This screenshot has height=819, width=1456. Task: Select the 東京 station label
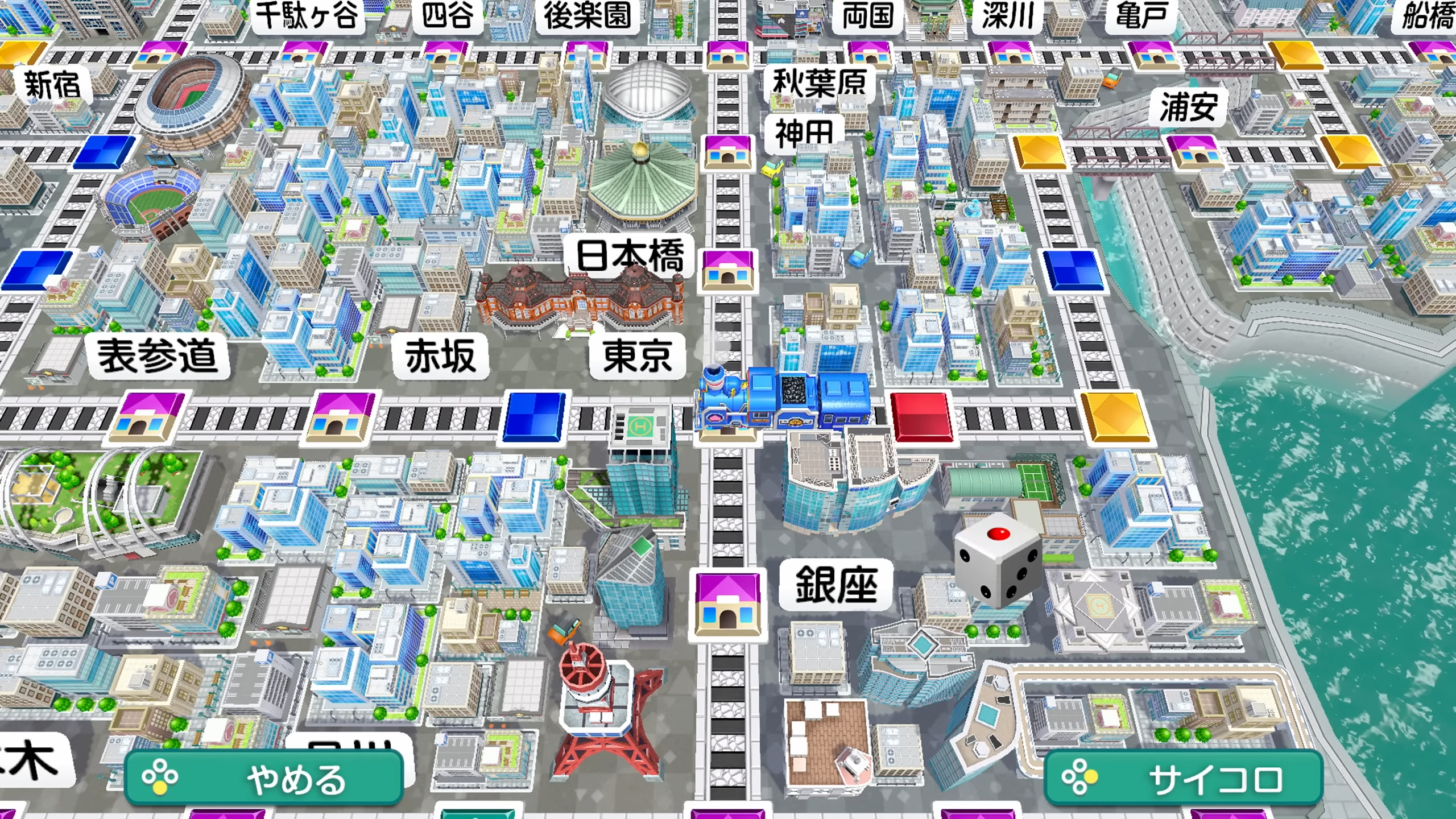(637, 355)
